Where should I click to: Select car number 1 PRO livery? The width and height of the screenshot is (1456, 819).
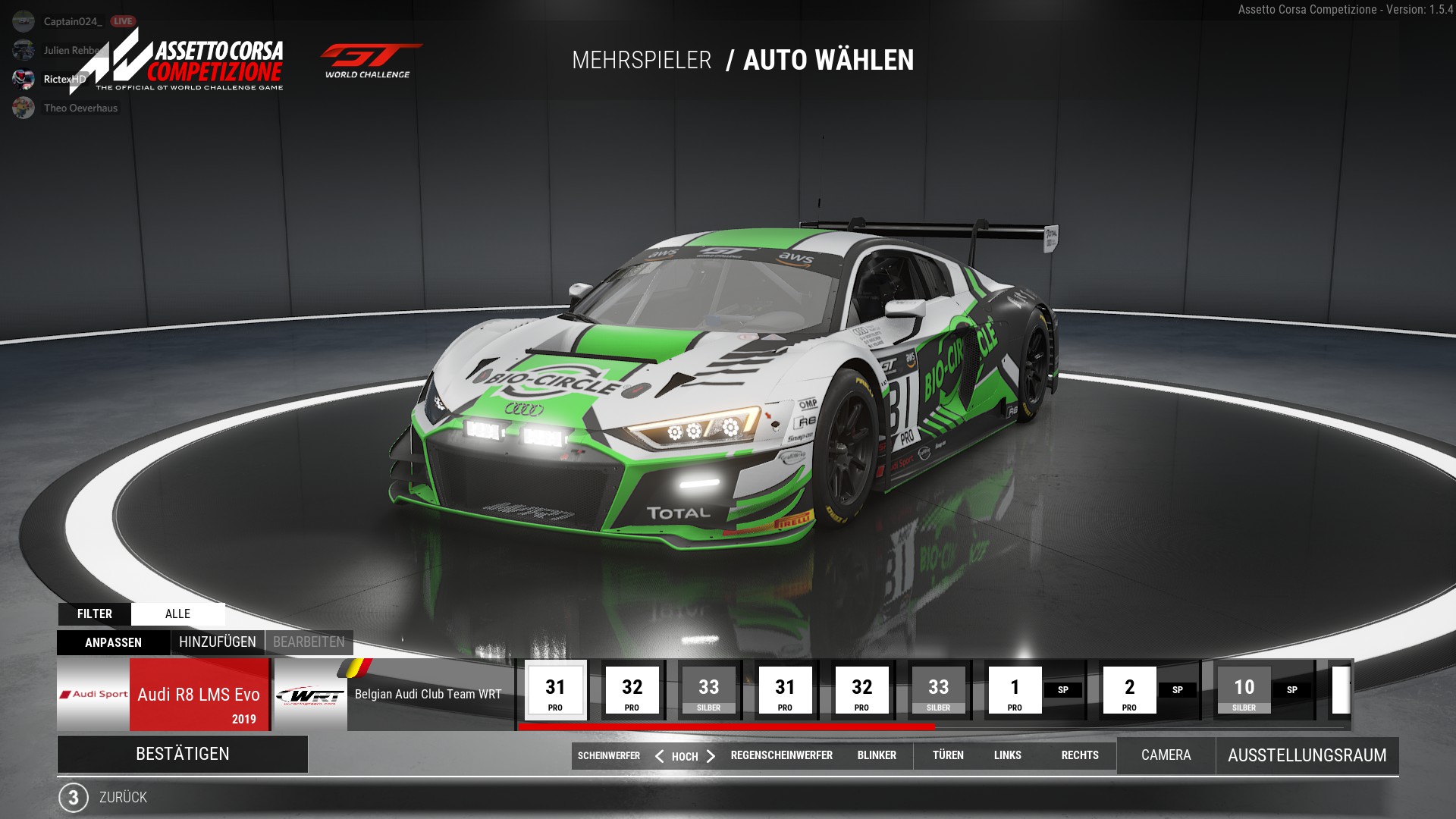(1015, 691)
